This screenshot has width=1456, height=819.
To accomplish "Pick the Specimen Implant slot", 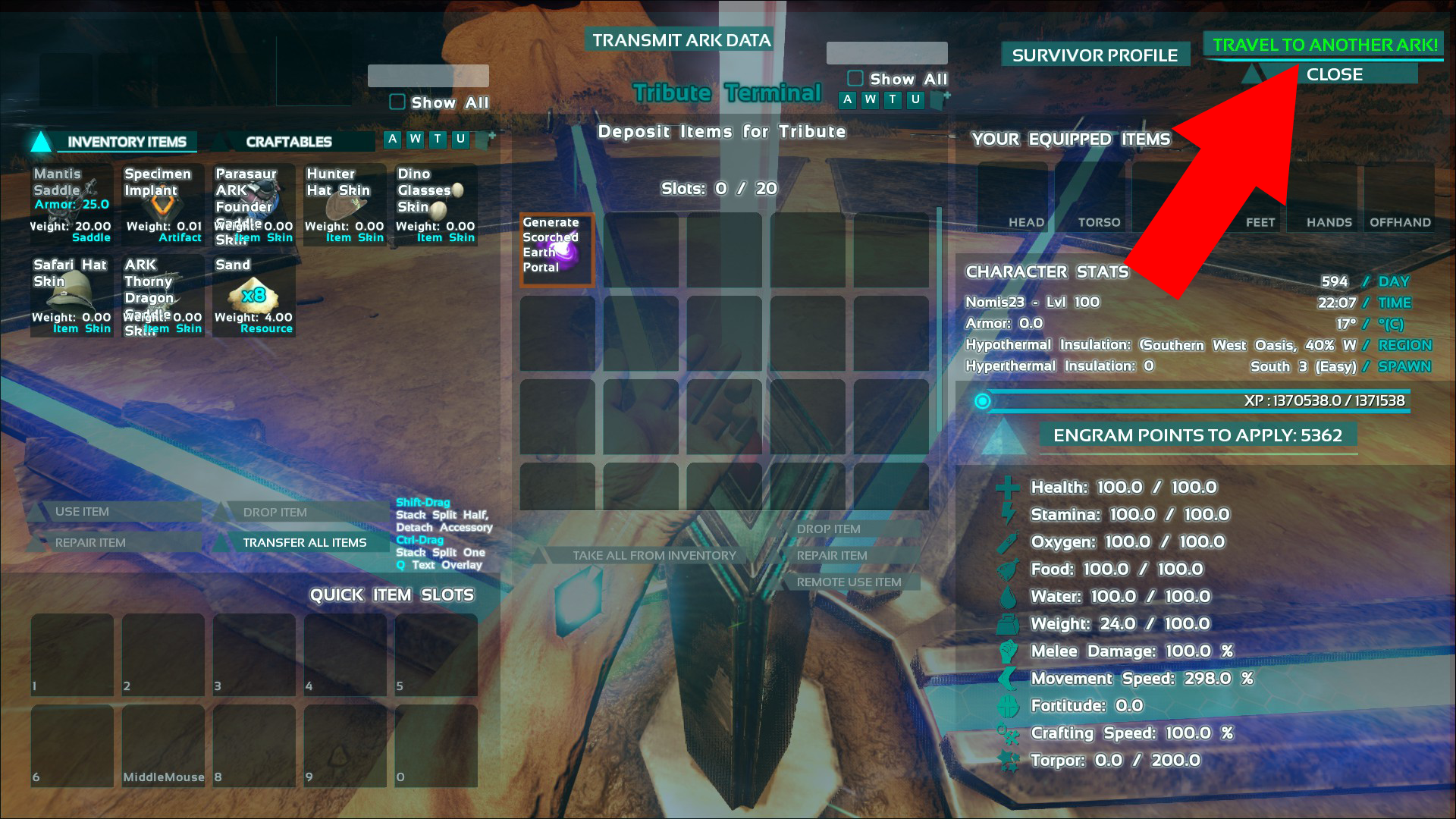I will click(163, 205).
